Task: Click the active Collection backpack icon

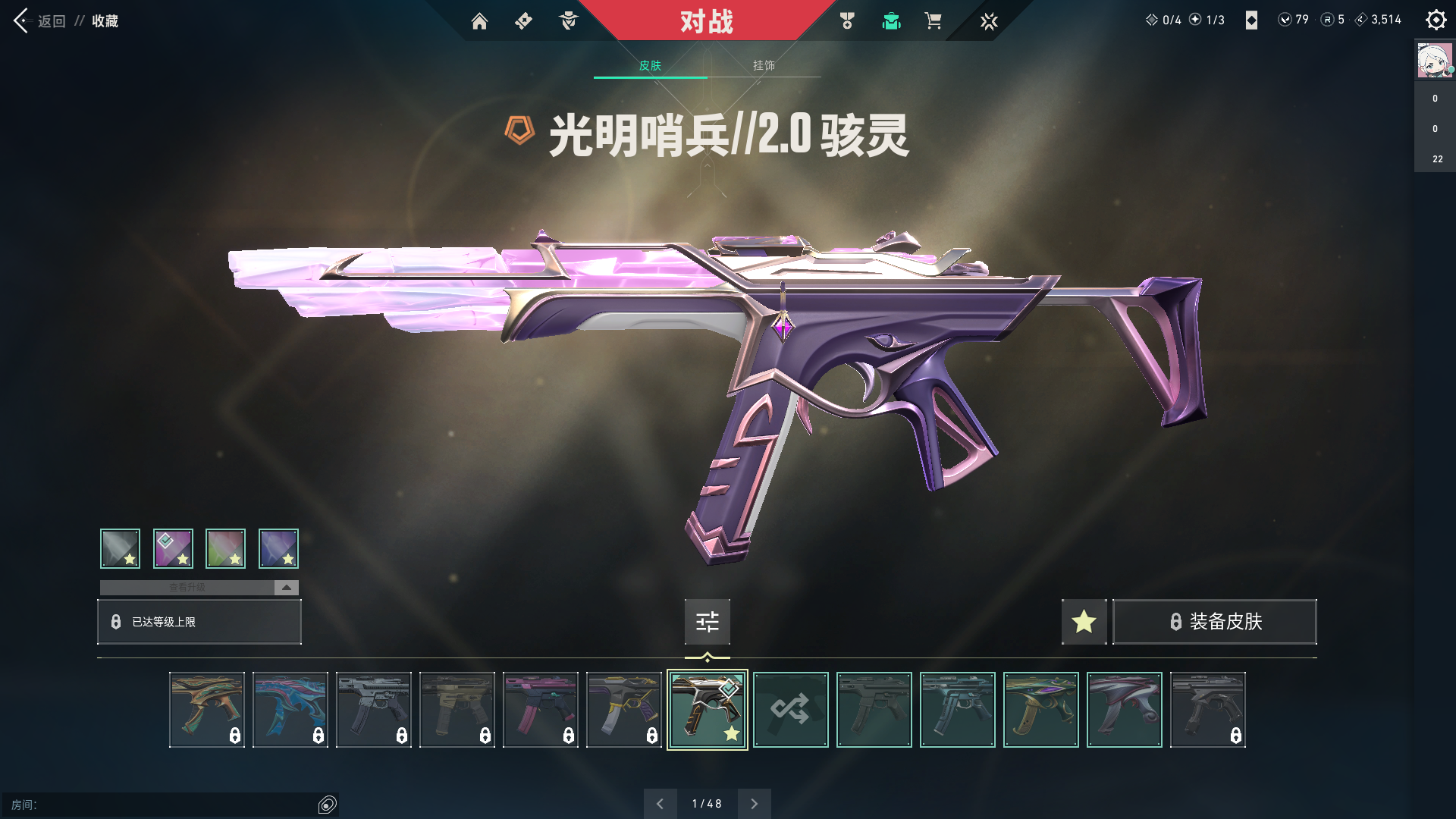Action: coord(891,21)
